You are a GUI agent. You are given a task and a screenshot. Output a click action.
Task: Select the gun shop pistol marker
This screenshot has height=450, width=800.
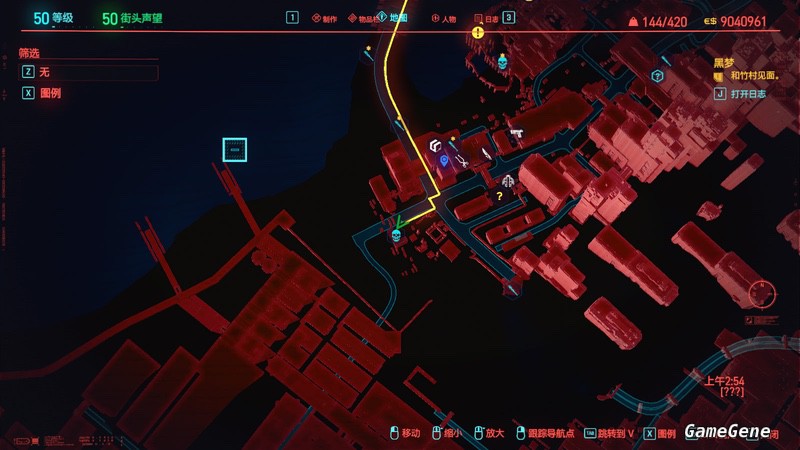517,133
